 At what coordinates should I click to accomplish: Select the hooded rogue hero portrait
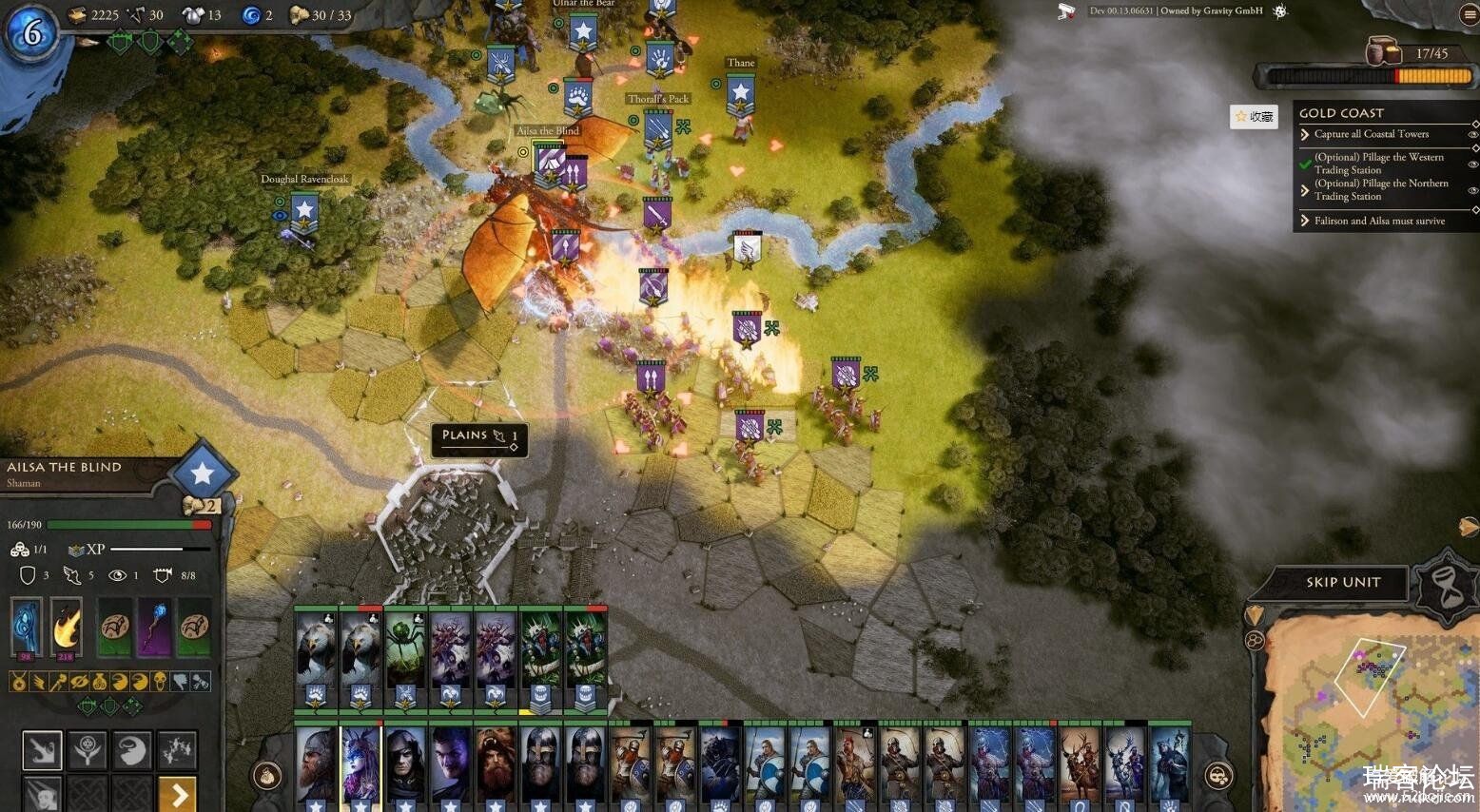pos(405,766)
